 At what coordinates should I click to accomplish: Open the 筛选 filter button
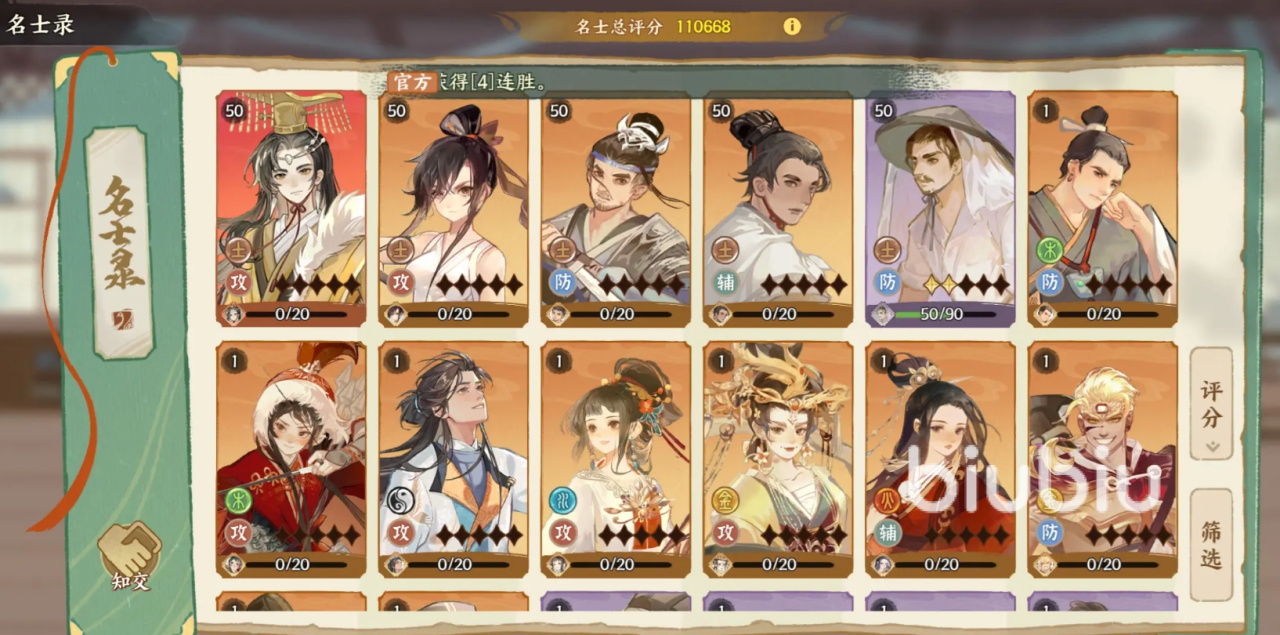click(1211, 544)
